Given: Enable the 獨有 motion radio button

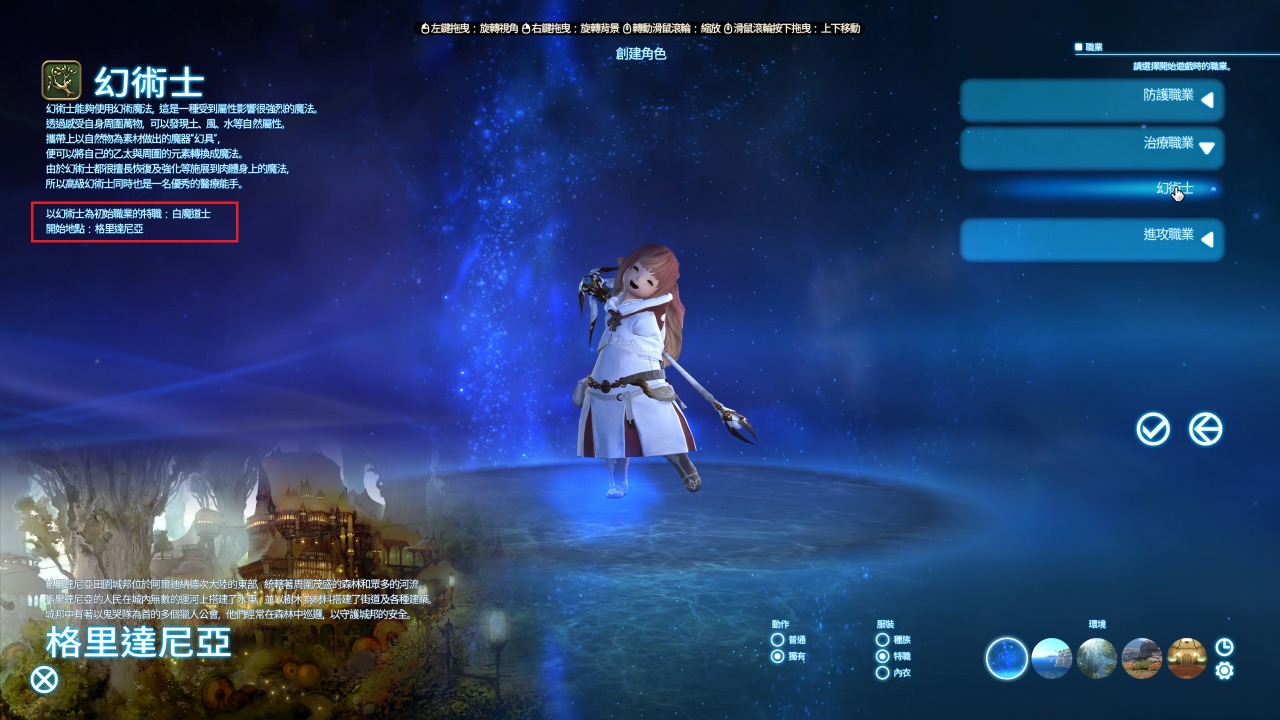Looking at the screenshot, I should (x=777, y=657).
